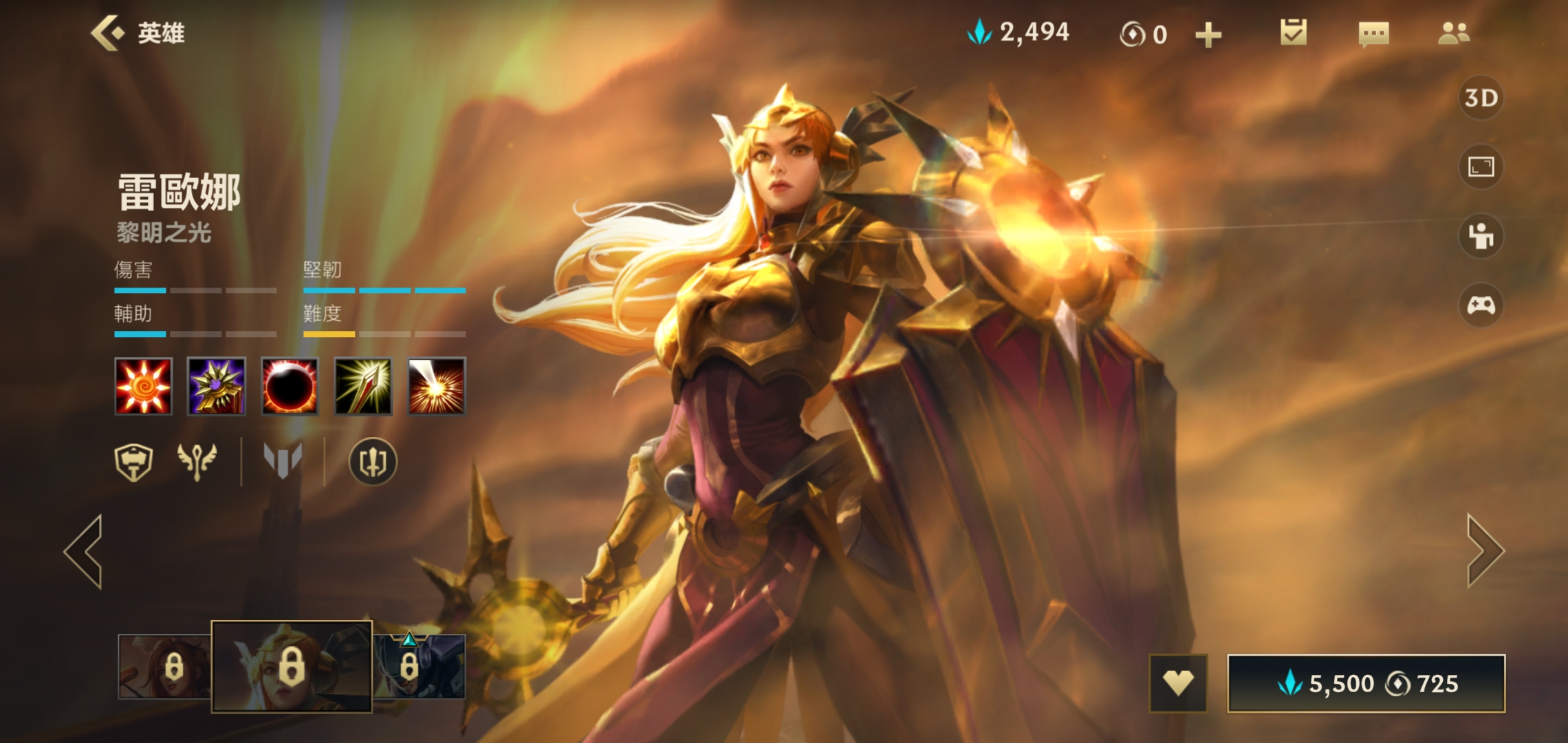The width and height of the screenshot is (1568, 743).
Task: Add Leona to favorites with heart button
Action: [x=1178, y=683]
